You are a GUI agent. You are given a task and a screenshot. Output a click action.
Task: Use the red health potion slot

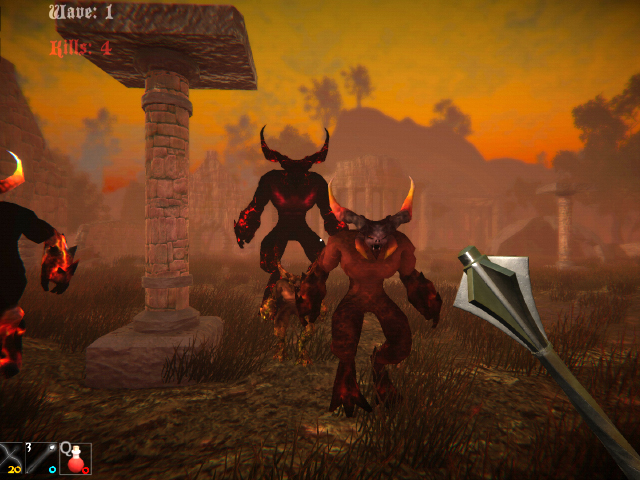(75, 458)
